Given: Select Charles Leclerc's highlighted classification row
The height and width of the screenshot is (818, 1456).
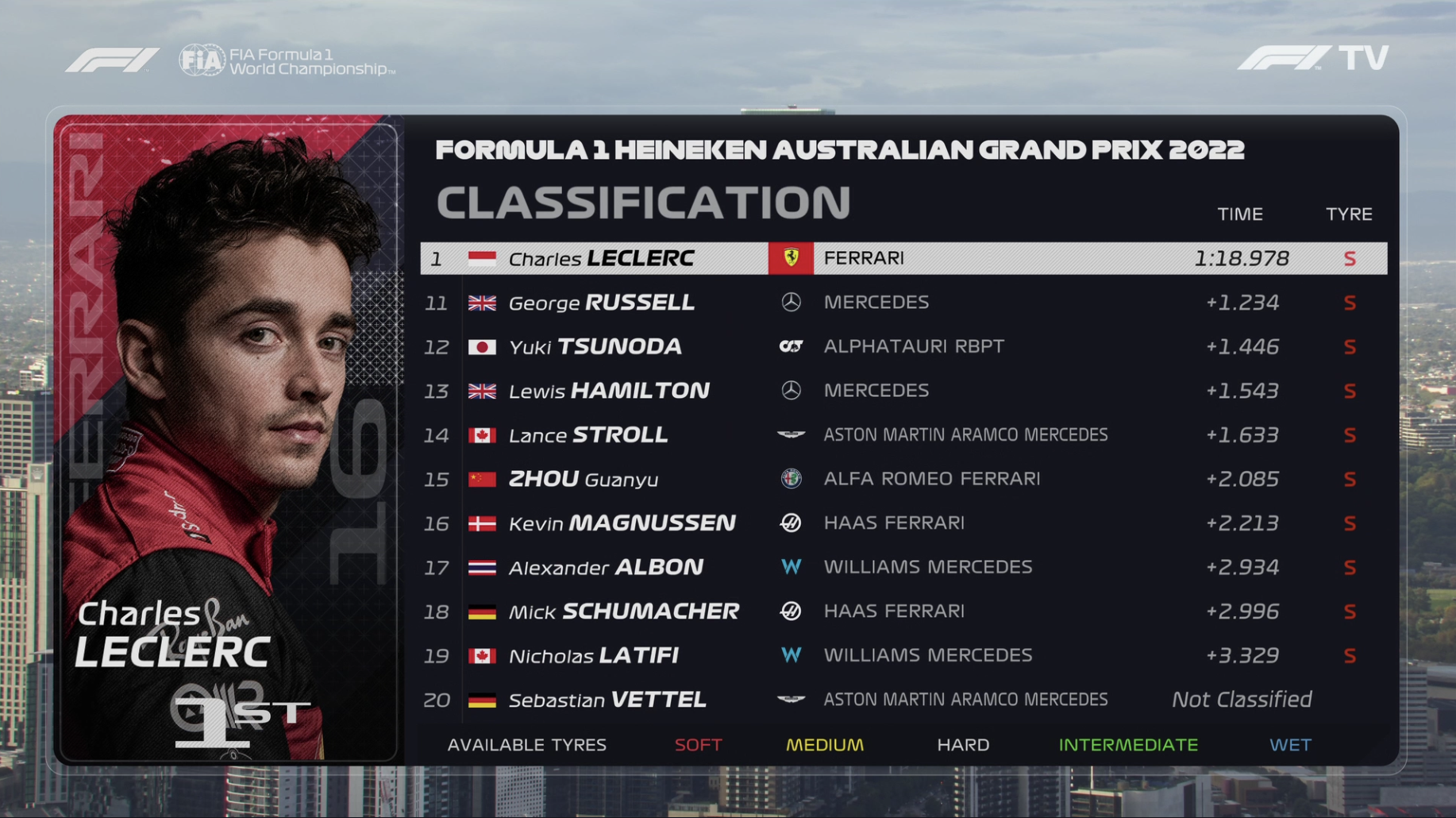Looking at the screenshot, I should [x=903, y=258].
